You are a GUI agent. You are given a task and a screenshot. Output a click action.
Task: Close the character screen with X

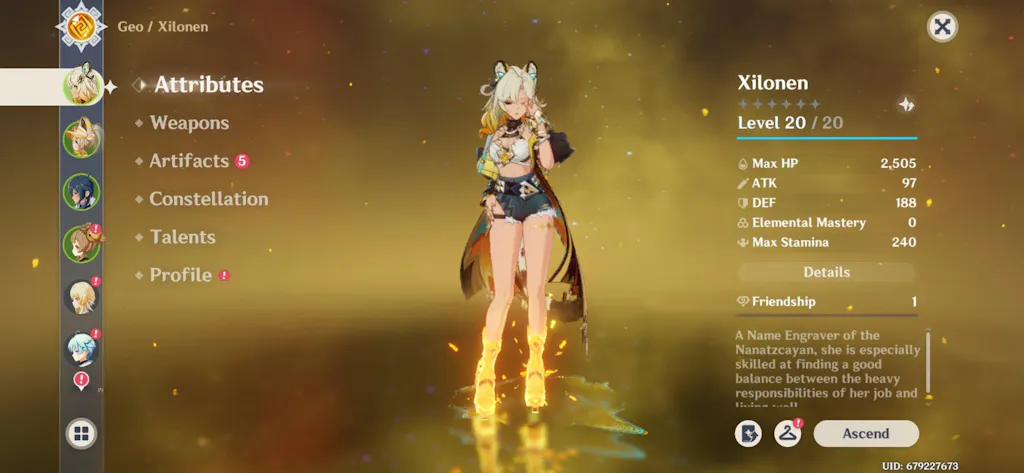point(941,27)
